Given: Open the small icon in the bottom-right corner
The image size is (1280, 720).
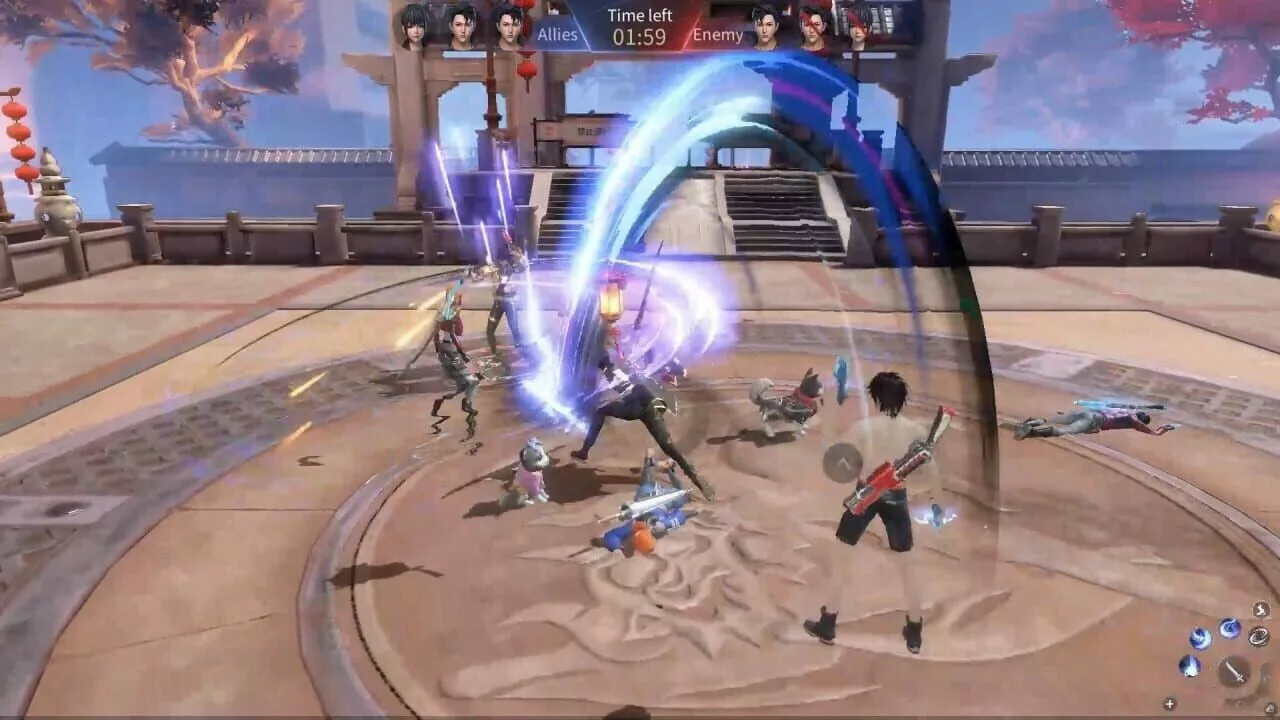Looking at the screenshot, I should [1269, 707].
